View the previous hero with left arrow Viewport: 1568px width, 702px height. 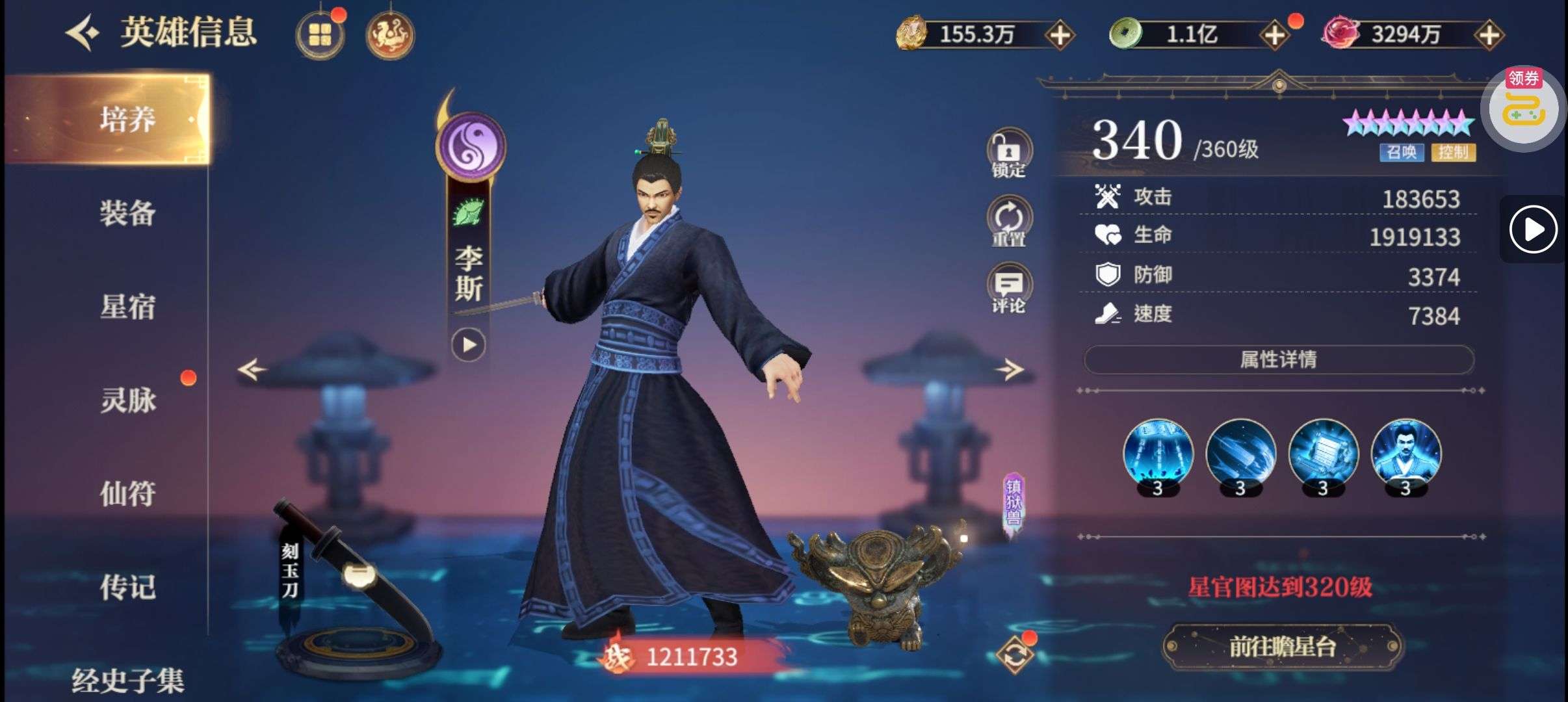252,370
